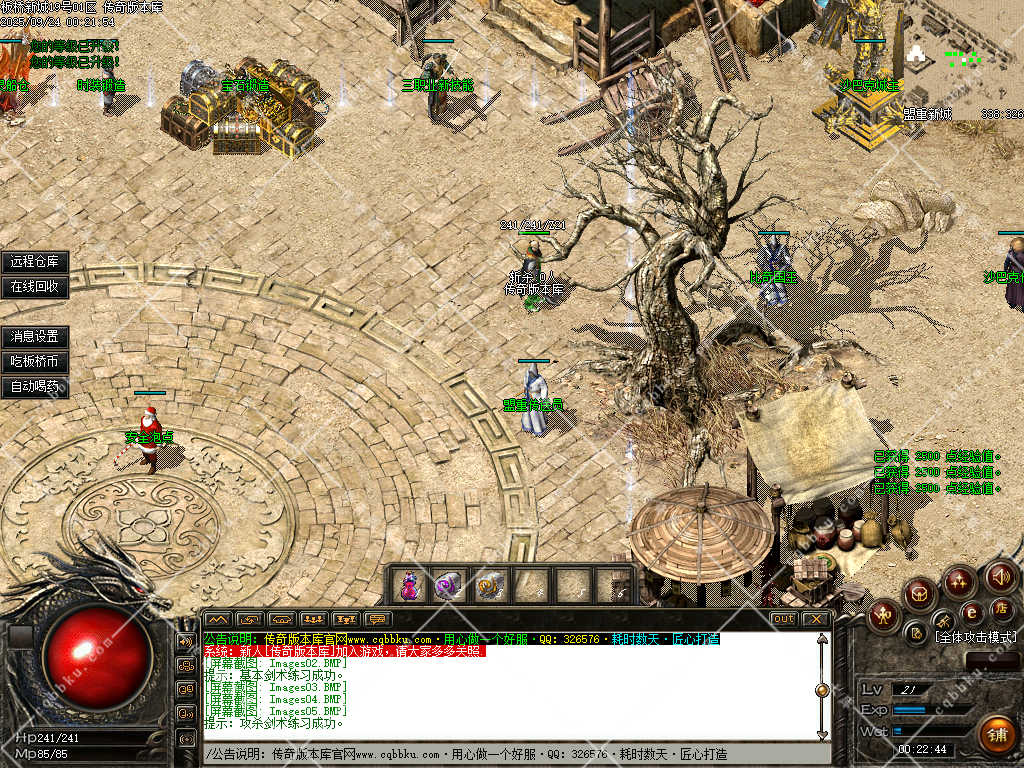Open skills via the sparkle stars icon
The width and height of the screenshot is (1024, 768).
click(x=959, y=580)
